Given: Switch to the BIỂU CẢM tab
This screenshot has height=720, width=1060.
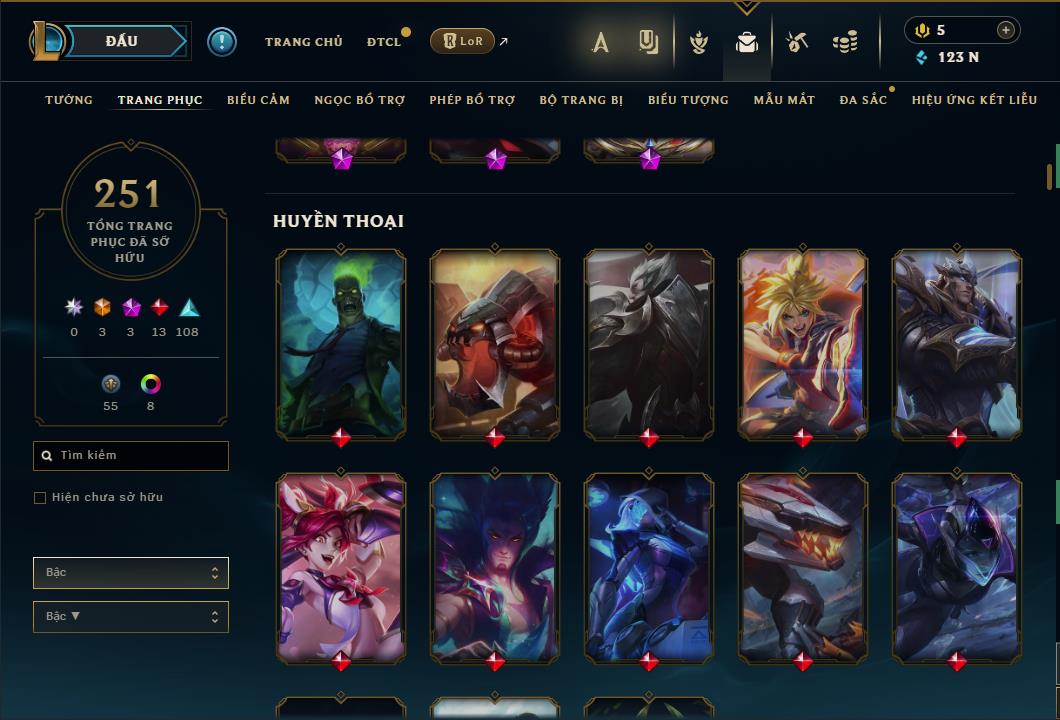Looking at the screenshot, I should 258,100.
